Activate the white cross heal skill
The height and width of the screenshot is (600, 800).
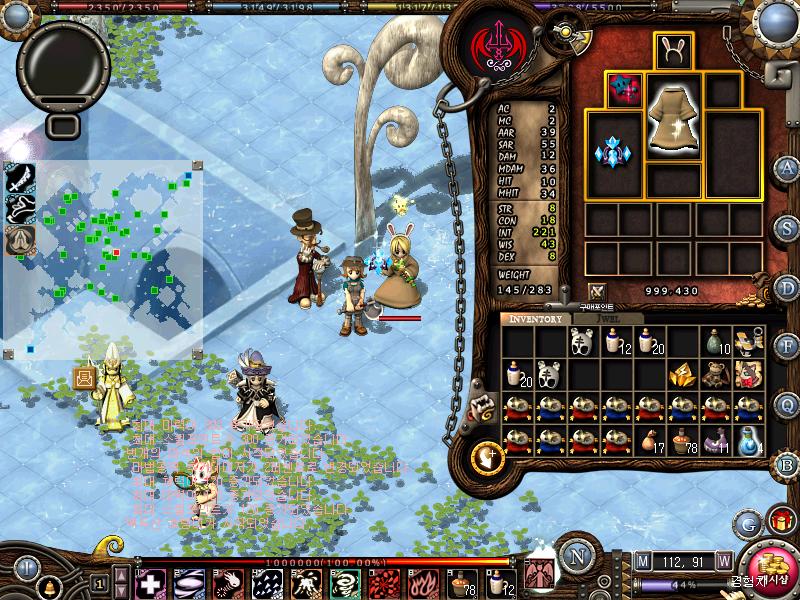[150, 583]
